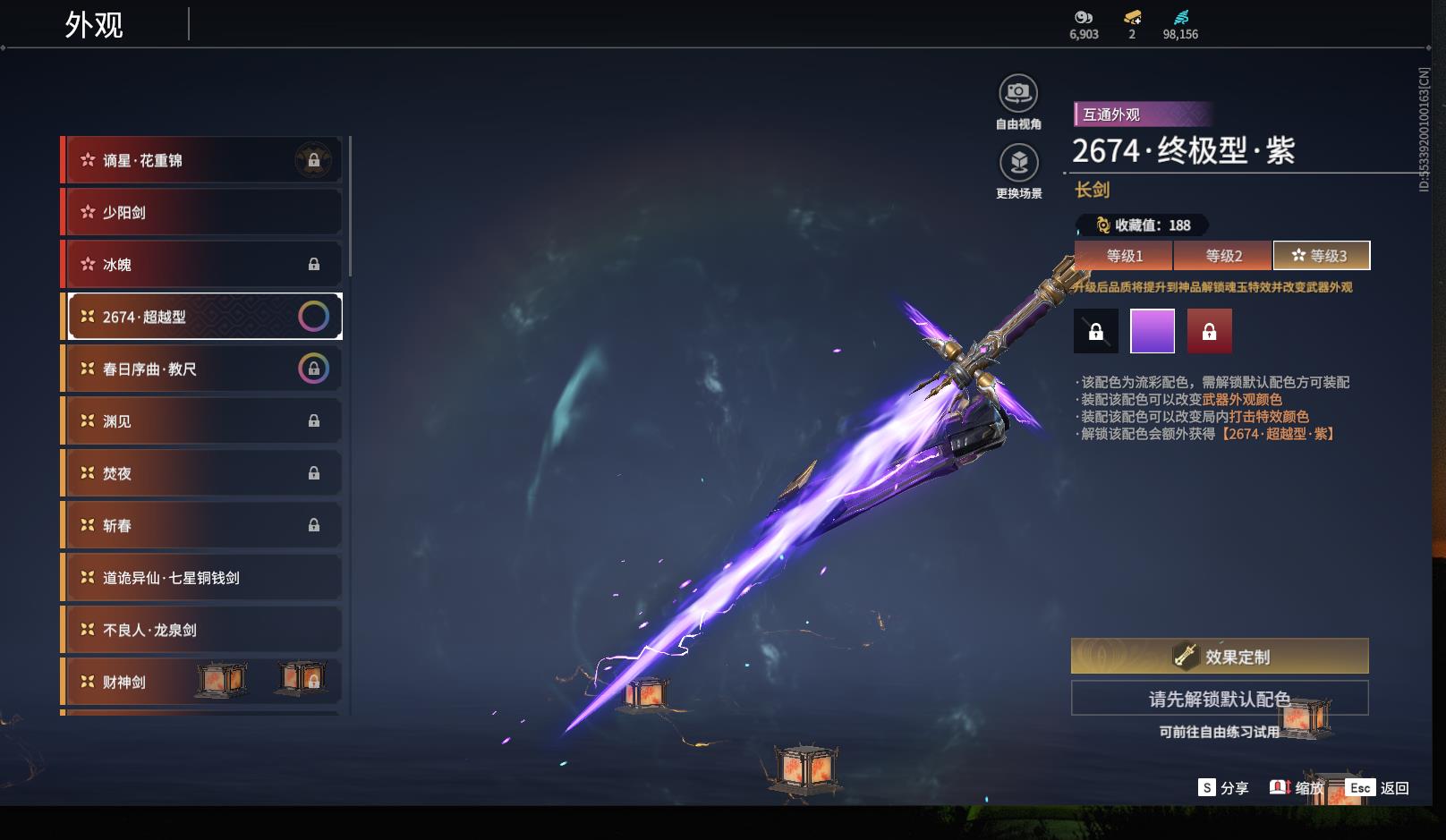
Task: Choose the 不良人·龙泉剑 skin
Action: (203, 630)
